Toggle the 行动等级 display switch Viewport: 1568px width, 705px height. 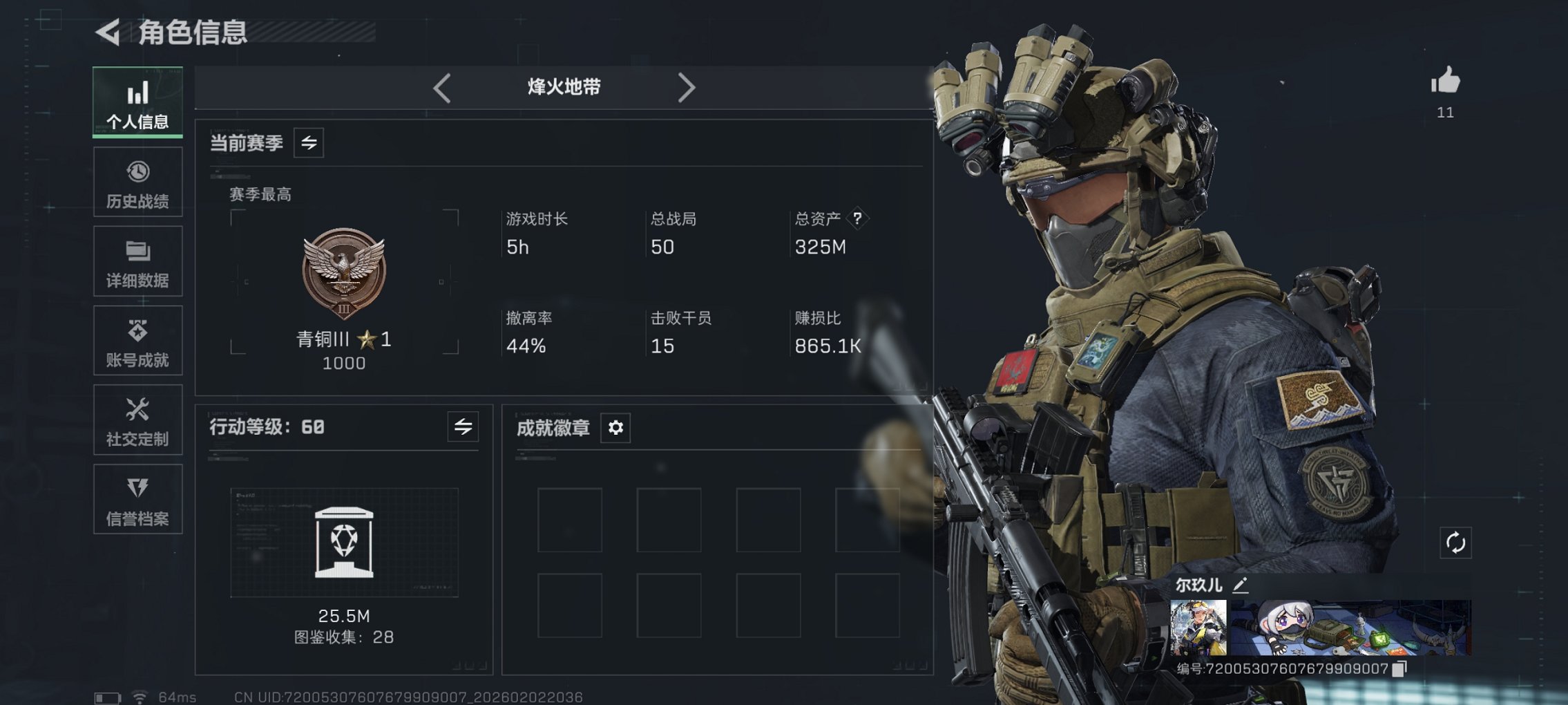[x=461, y=426]
